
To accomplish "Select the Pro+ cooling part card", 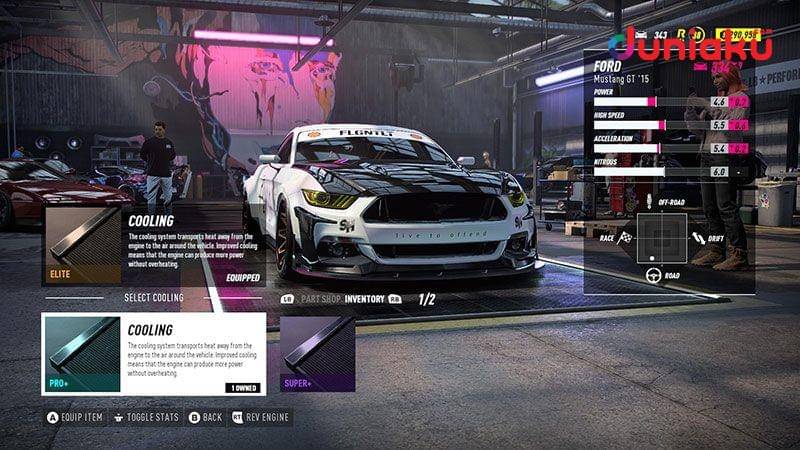I will (154, 355).
